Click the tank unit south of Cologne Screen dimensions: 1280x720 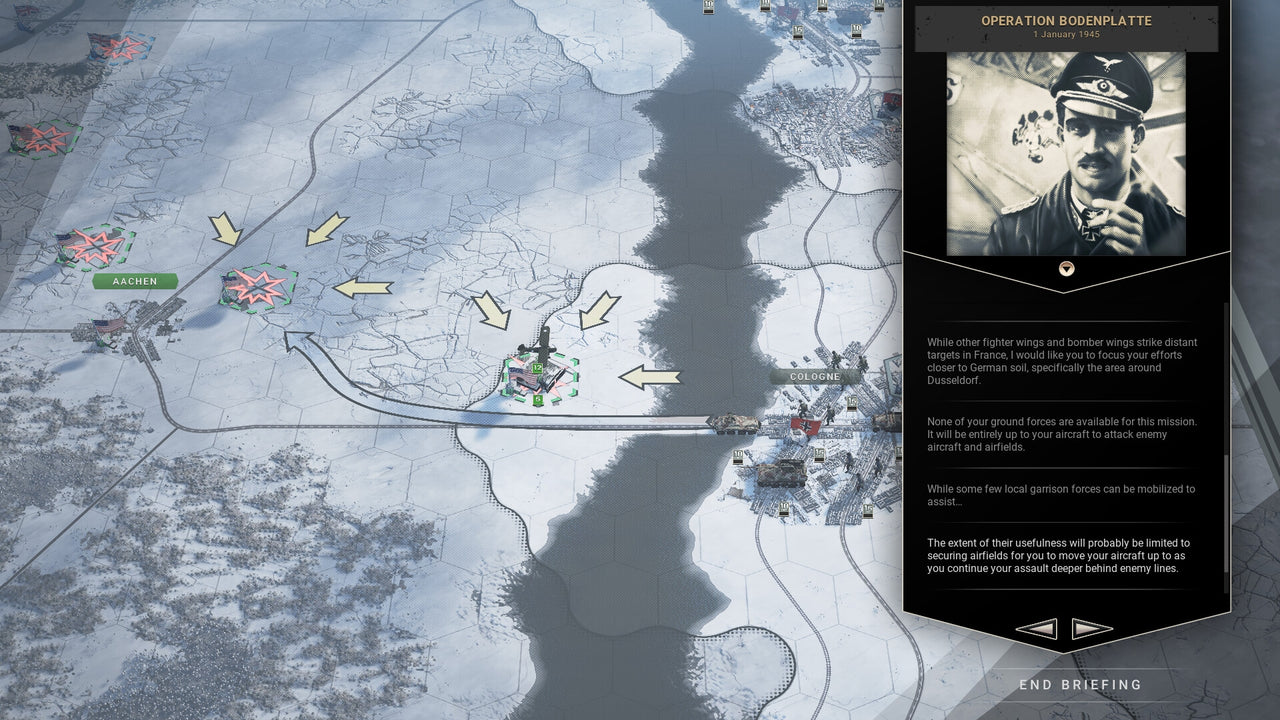[x=783, y=473]
